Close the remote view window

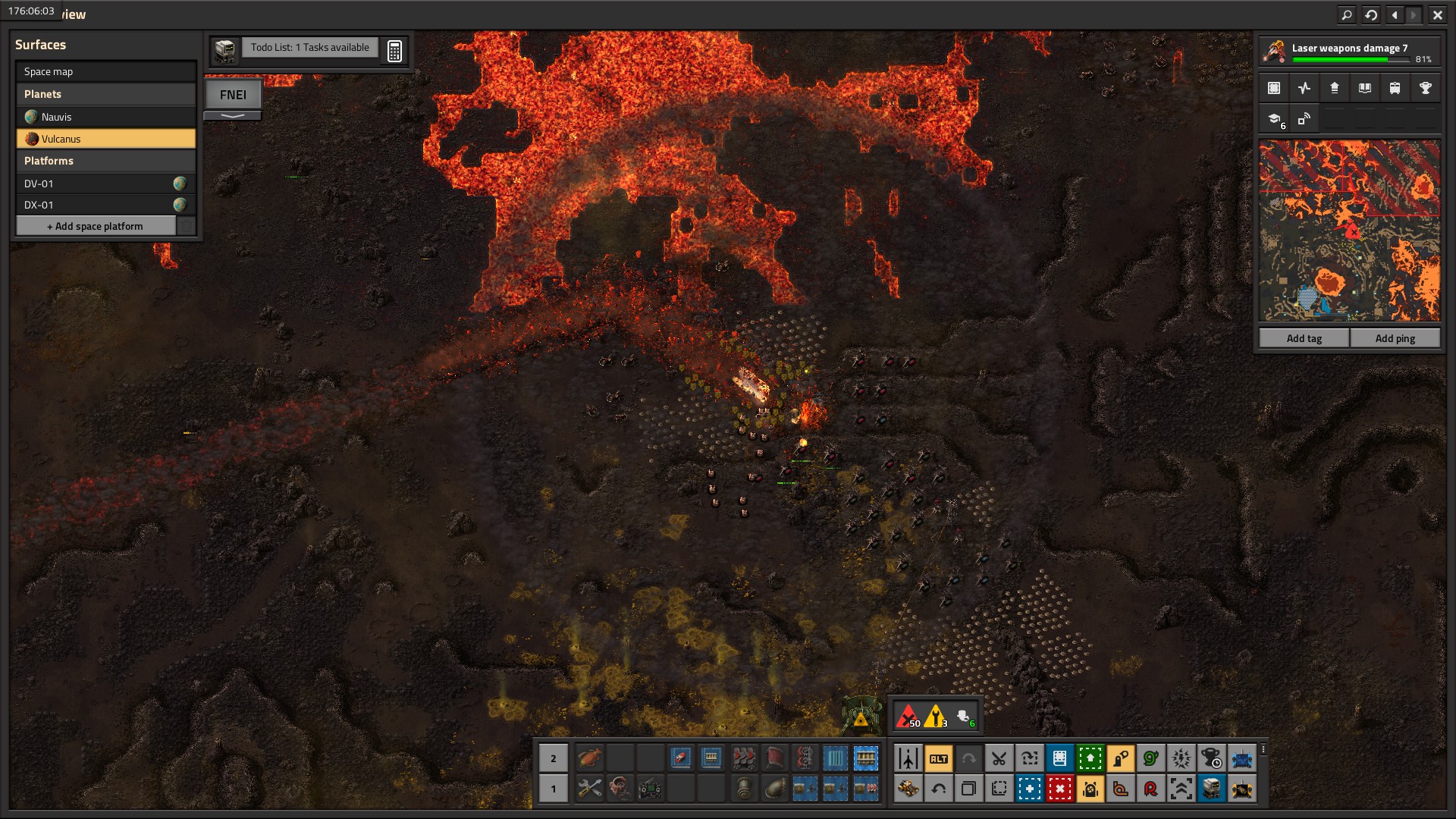(x=1437, y=14)
